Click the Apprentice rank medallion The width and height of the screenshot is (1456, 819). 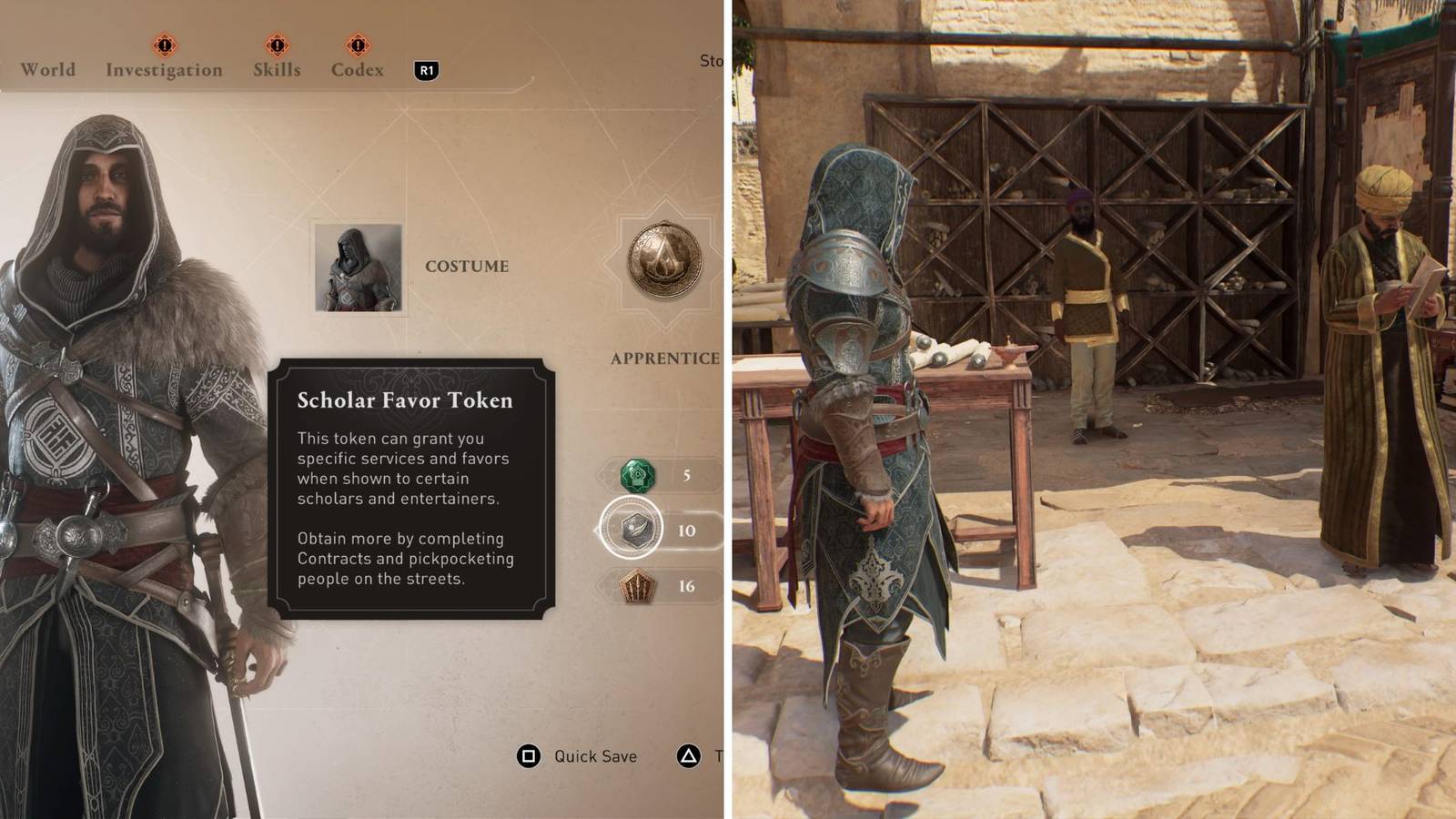click(x=663, y=261)
